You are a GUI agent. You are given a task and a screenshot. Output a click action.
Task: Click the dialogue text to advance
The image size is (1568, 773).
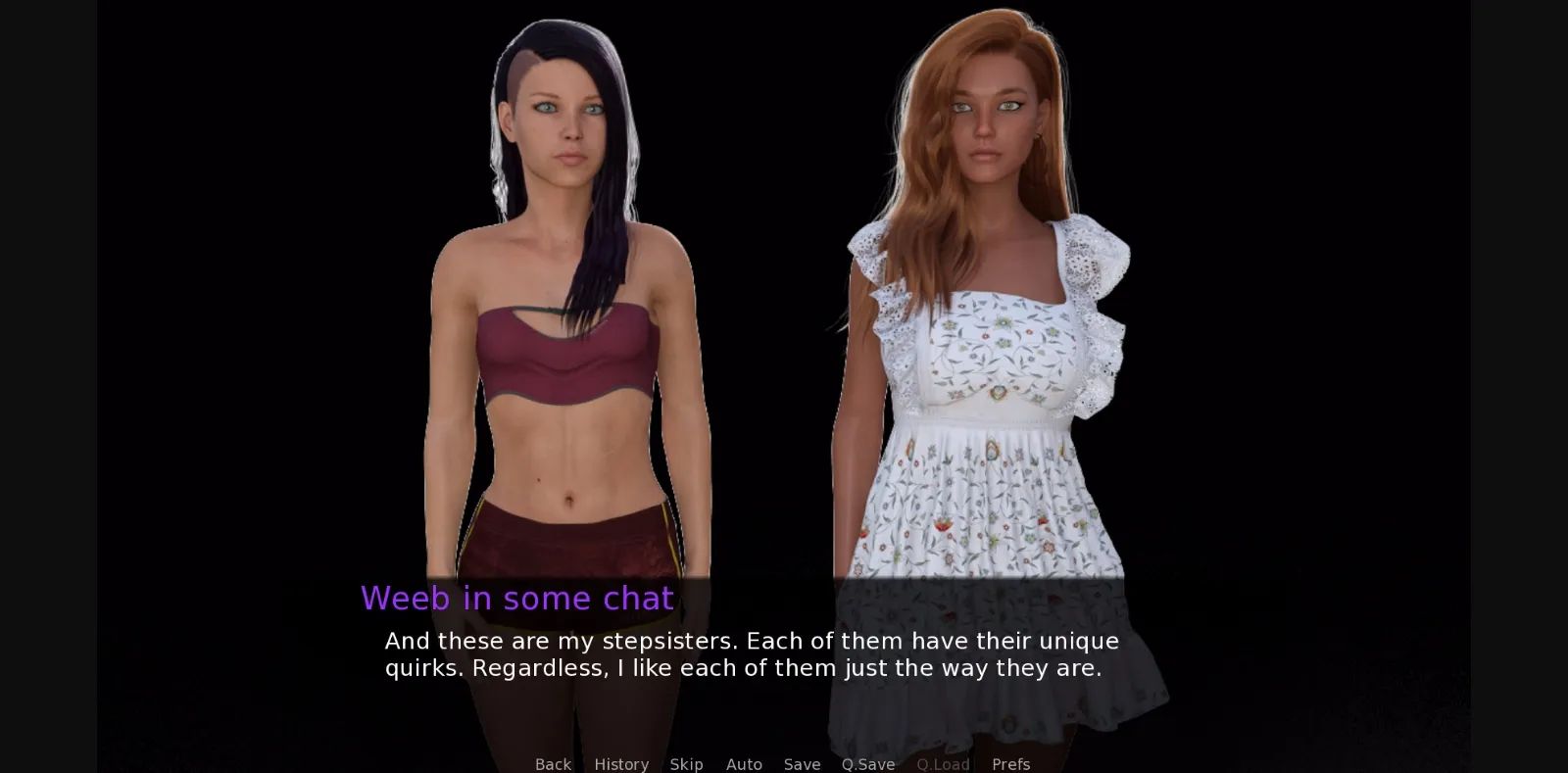pyautogui.click(x=750, y=654)
